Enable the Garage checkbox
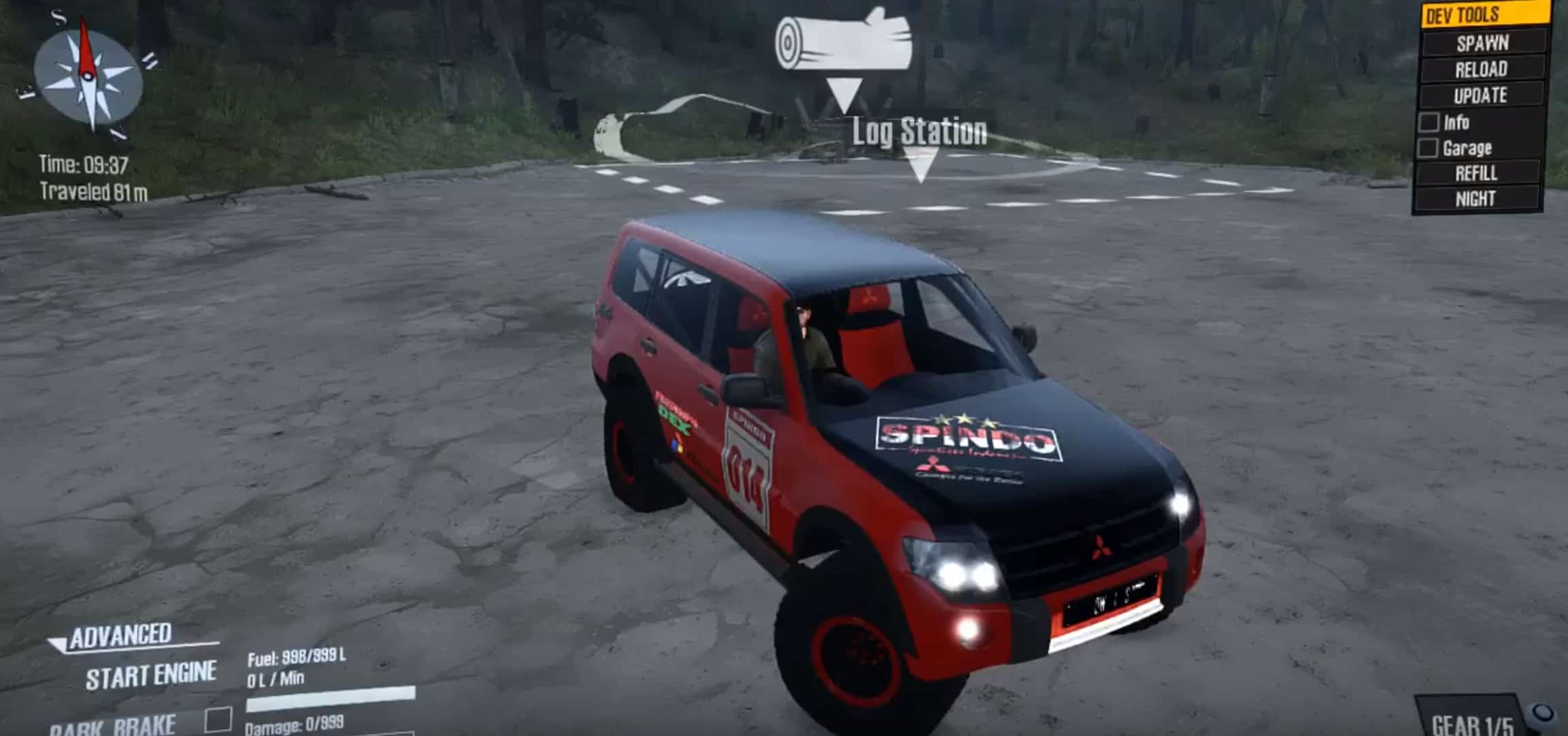Image resolution: width=1568 pixels, height=736 pixels. [x=1428, y=149]
